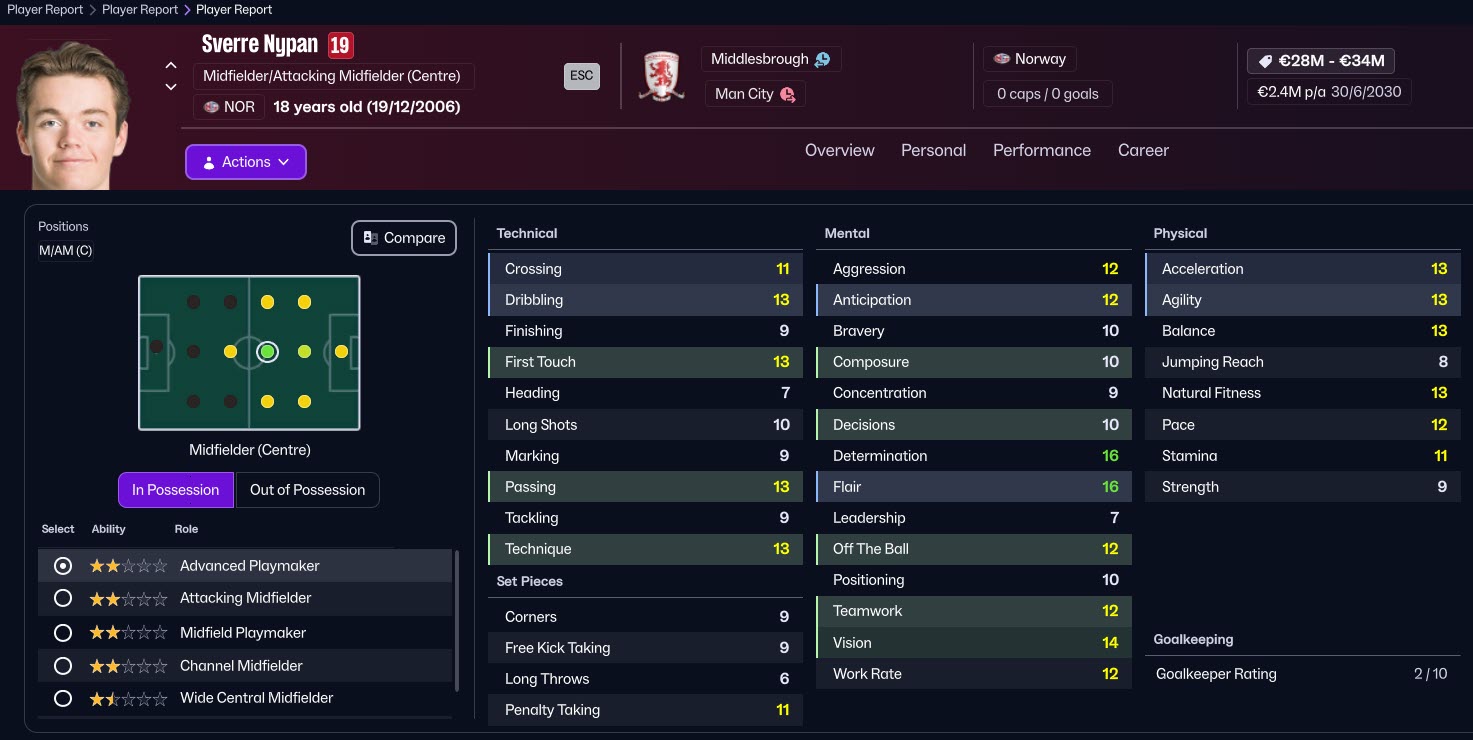1473x740 pixels.
Task: Toggle to Out of Possession roles
Action: 307,490
